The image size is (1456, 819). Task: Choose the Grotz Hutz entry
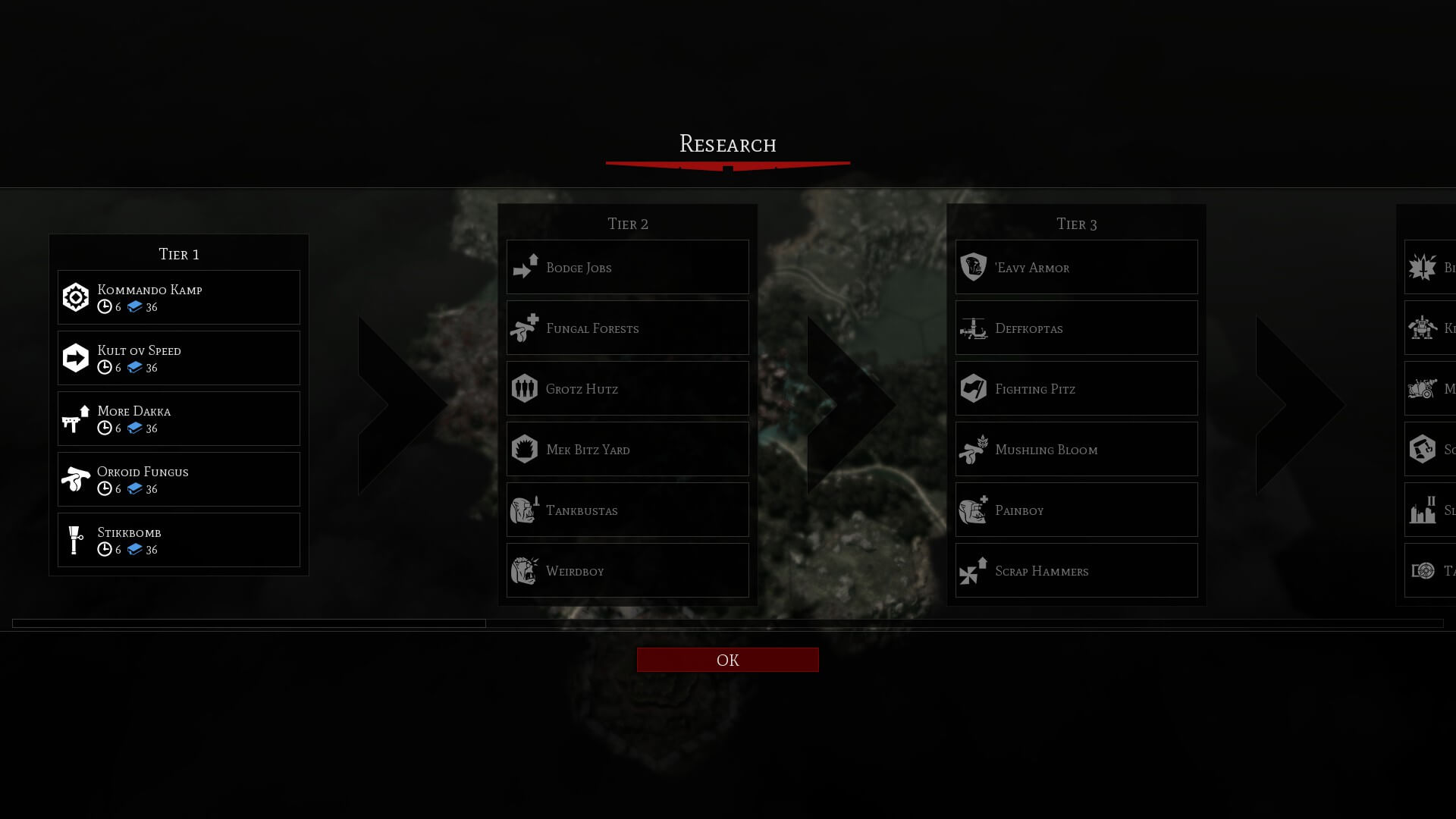(x=628, y=388)
